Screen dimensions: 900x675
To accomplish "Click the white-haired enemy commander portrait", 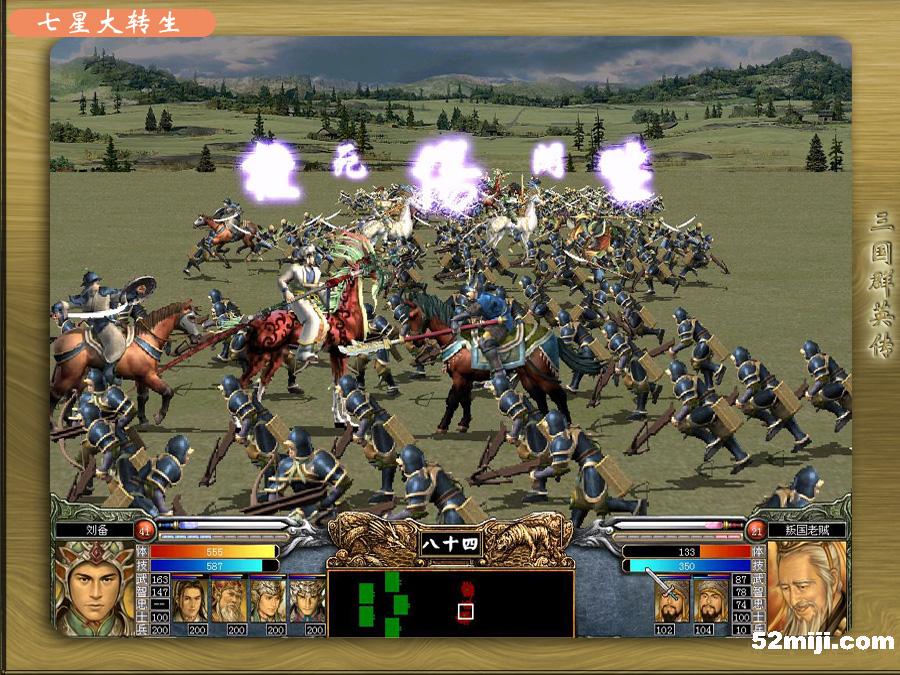I will 806,588.
